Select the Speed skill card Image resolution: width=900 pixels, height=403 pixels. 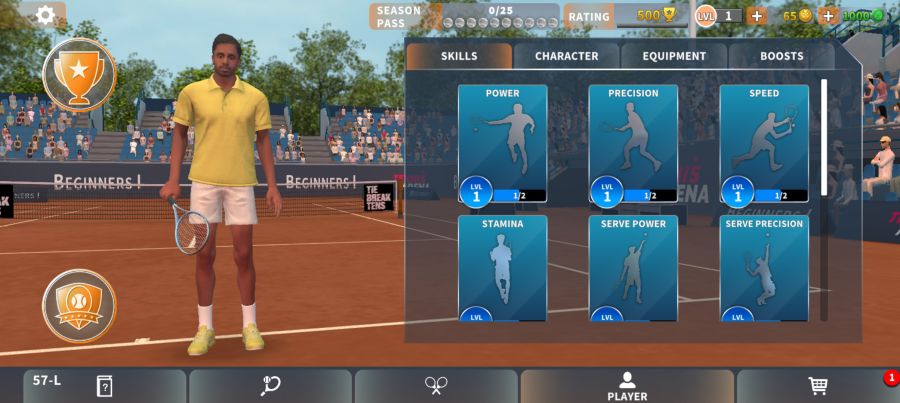764,143
